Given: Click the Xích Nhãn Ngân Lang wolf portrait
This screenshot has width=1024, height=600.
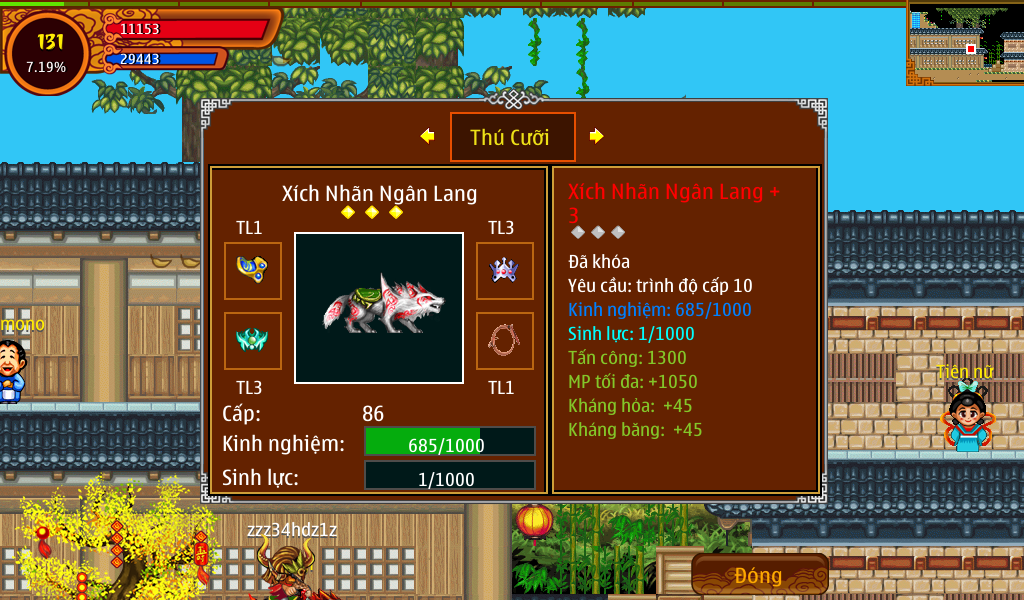Looking at the screenshot, I should (x=379, y=308).
